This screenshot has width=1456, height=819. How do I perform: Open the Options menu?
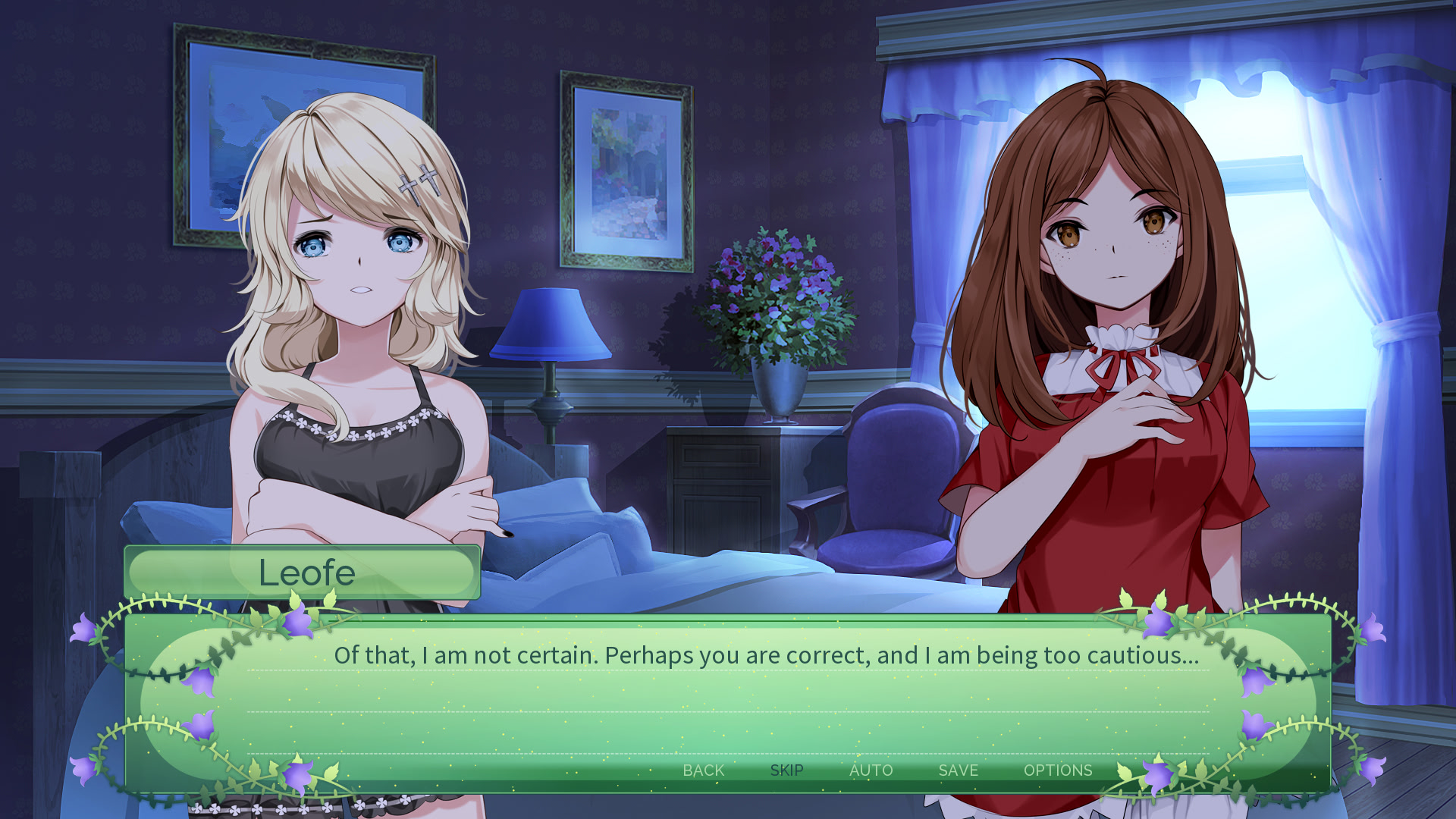pos(1057,770)
